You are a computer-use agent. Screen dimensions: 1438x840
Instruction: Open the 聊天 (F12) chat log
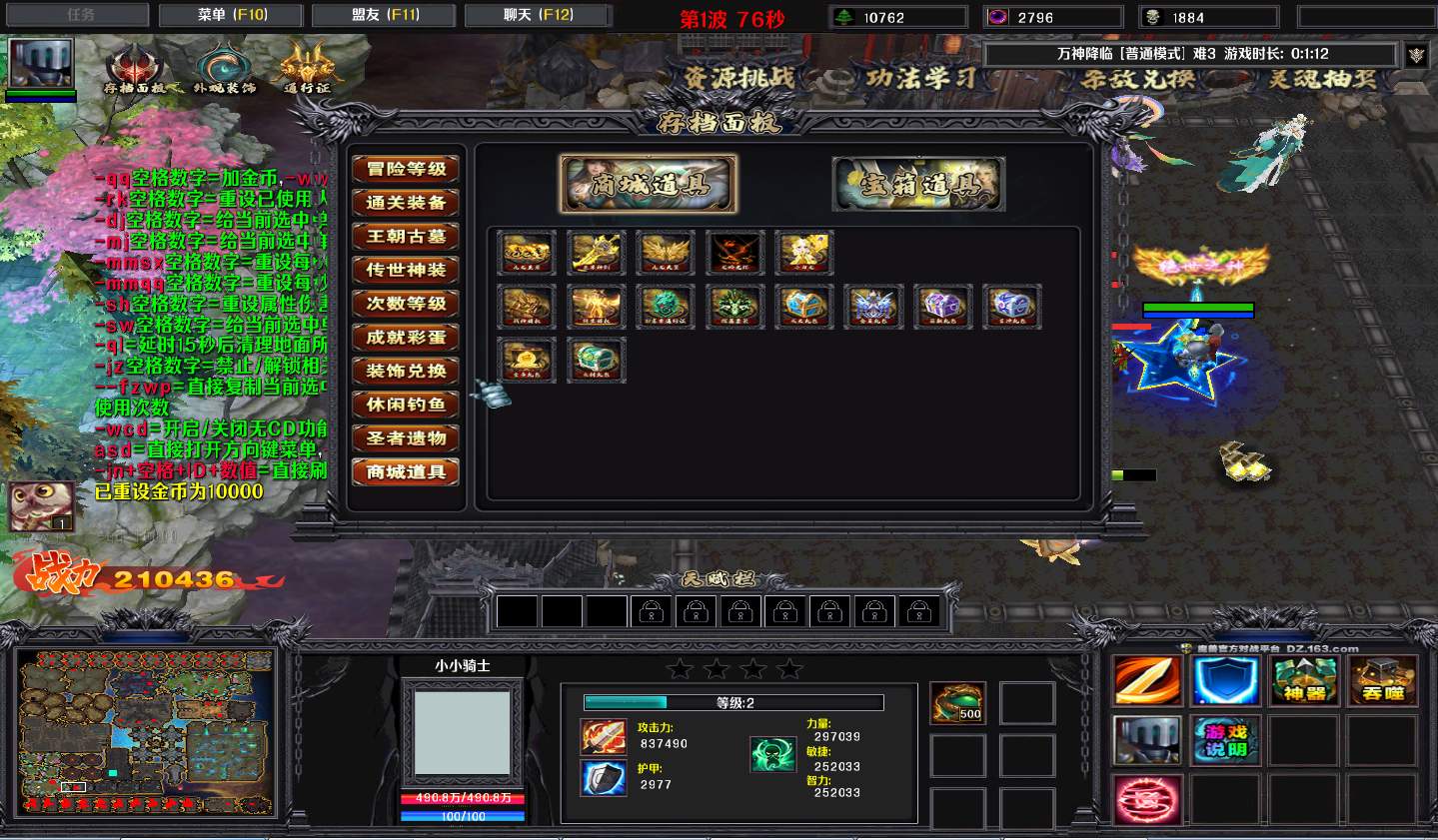point(538,15)
